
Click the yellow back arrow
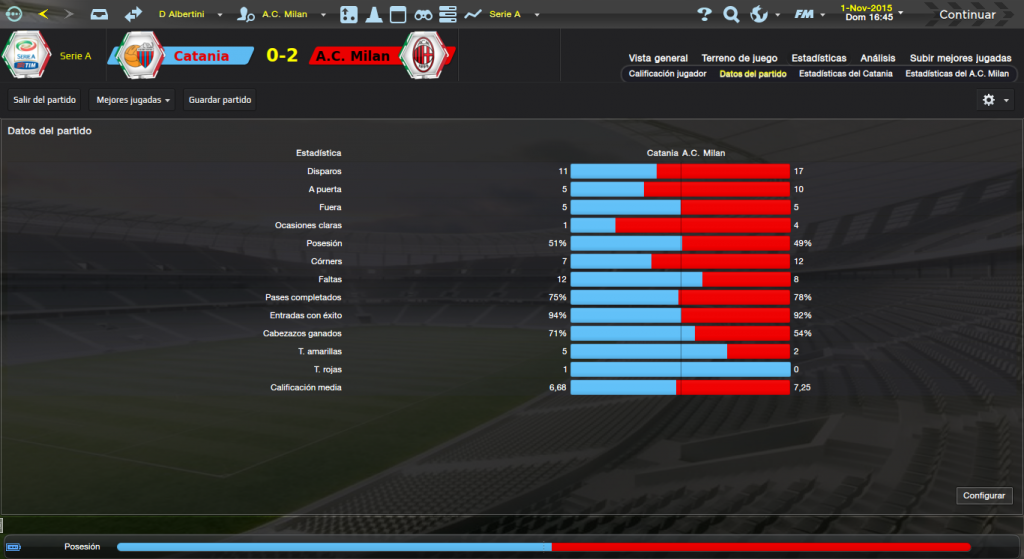click(x=43, y=14)
